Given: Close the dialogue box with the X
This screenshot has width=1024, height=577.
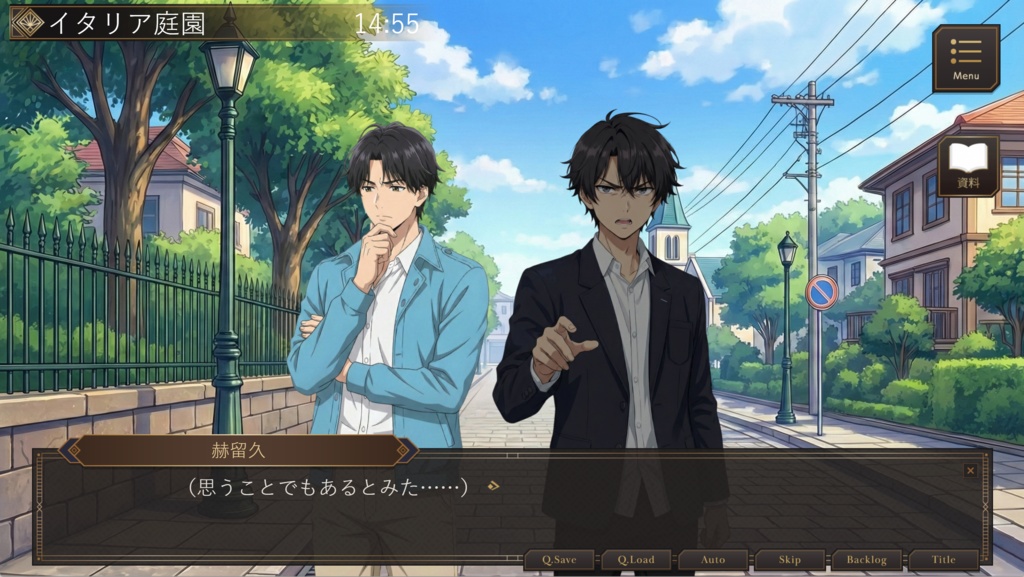Looking at the screenshot, I should pyautogui.click(x=970, y=470).
